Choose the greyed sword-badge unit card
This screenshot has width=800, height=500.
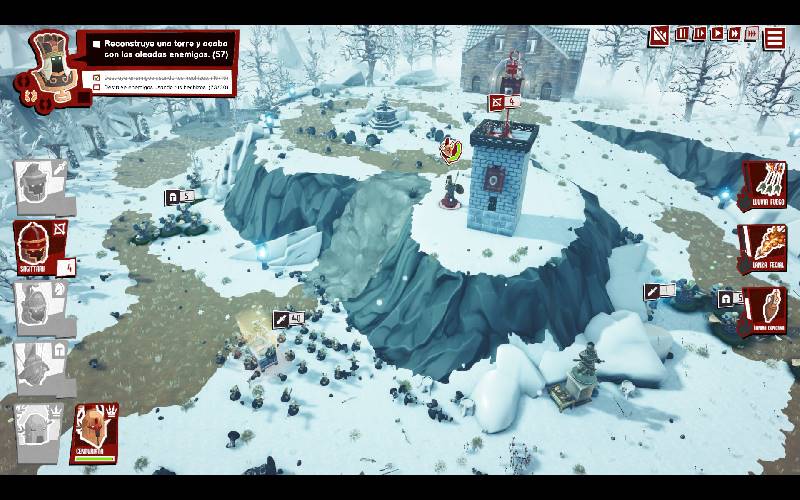(42, 185)
